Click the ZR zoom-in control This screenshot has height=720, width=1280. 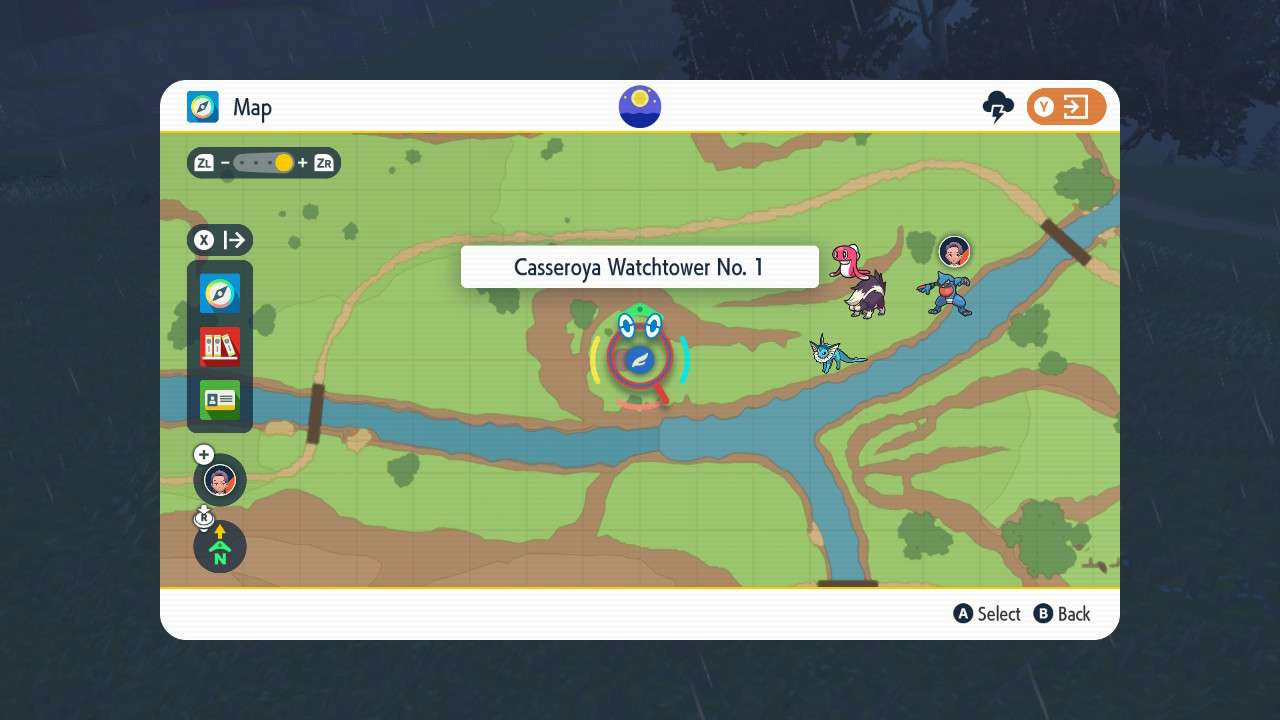coord(322,162)
